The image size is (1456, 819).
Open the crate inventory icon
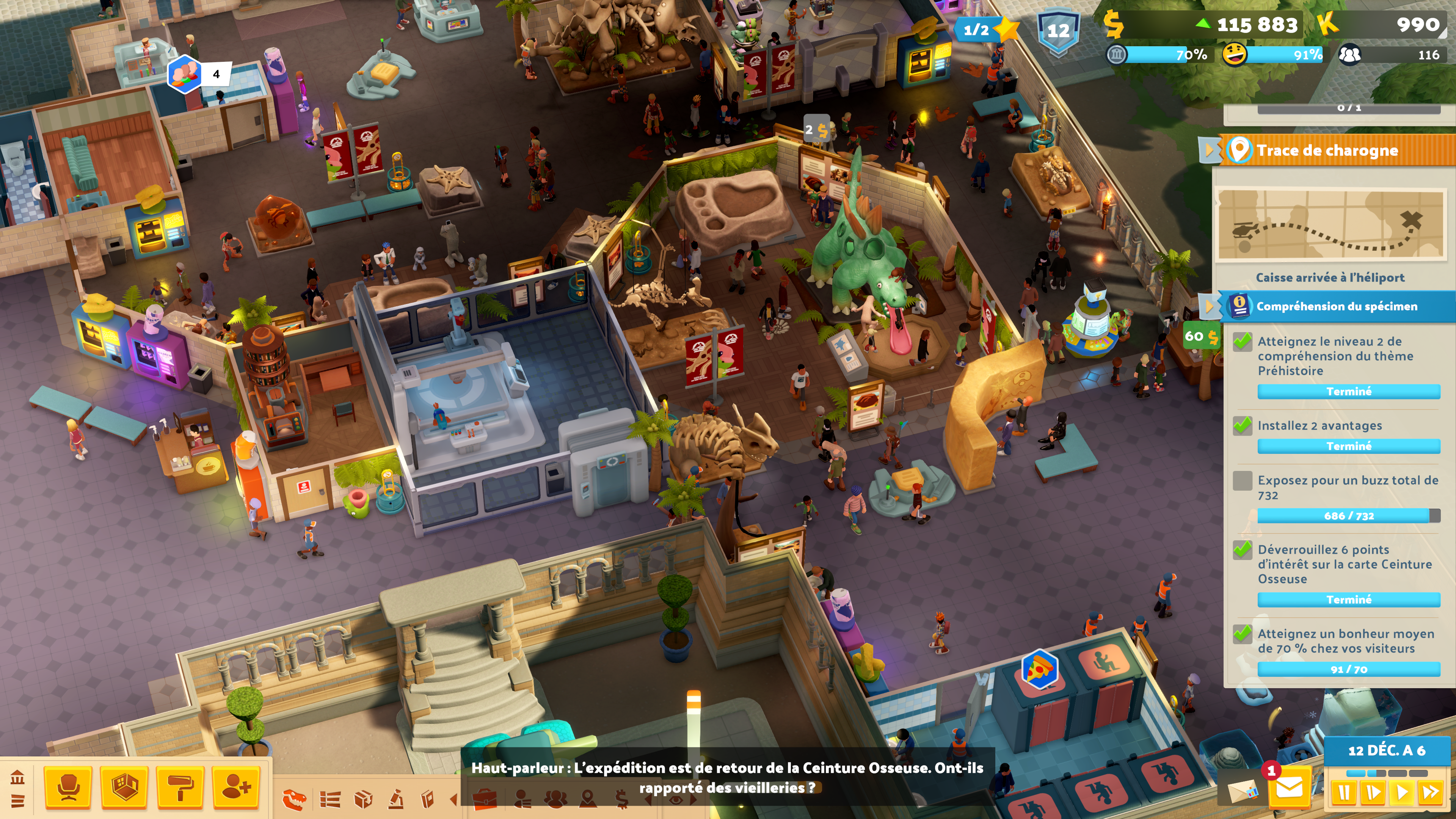(x=363, y=799)
